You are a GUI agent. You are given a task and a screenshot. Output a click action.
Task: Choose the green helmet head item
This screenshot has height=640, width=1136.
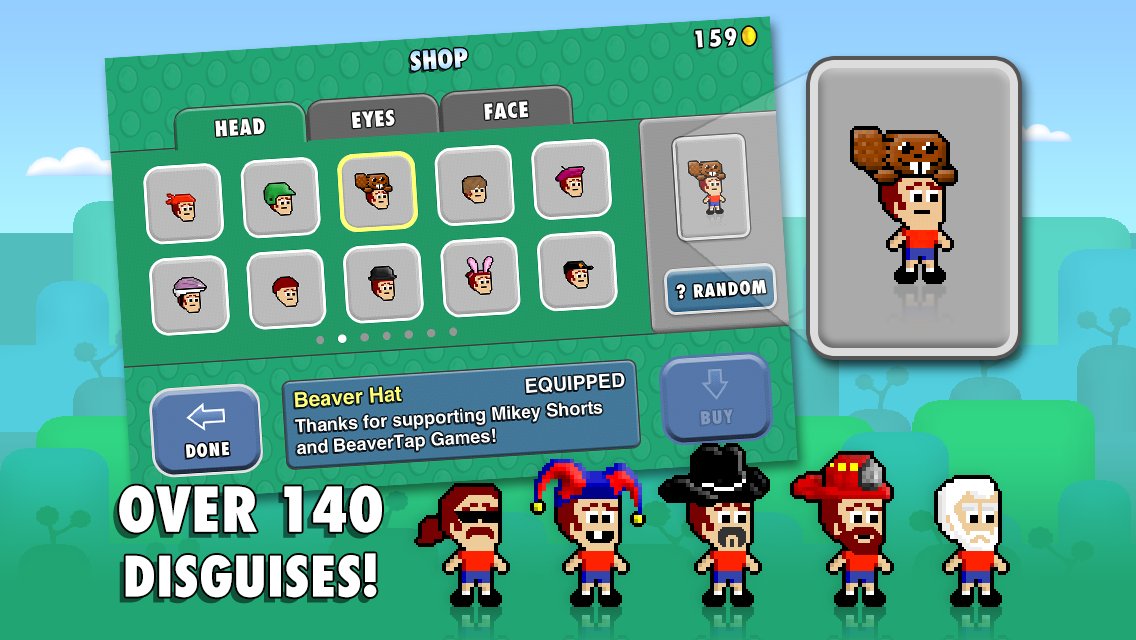pyautogui.click(x=280, y=197)
